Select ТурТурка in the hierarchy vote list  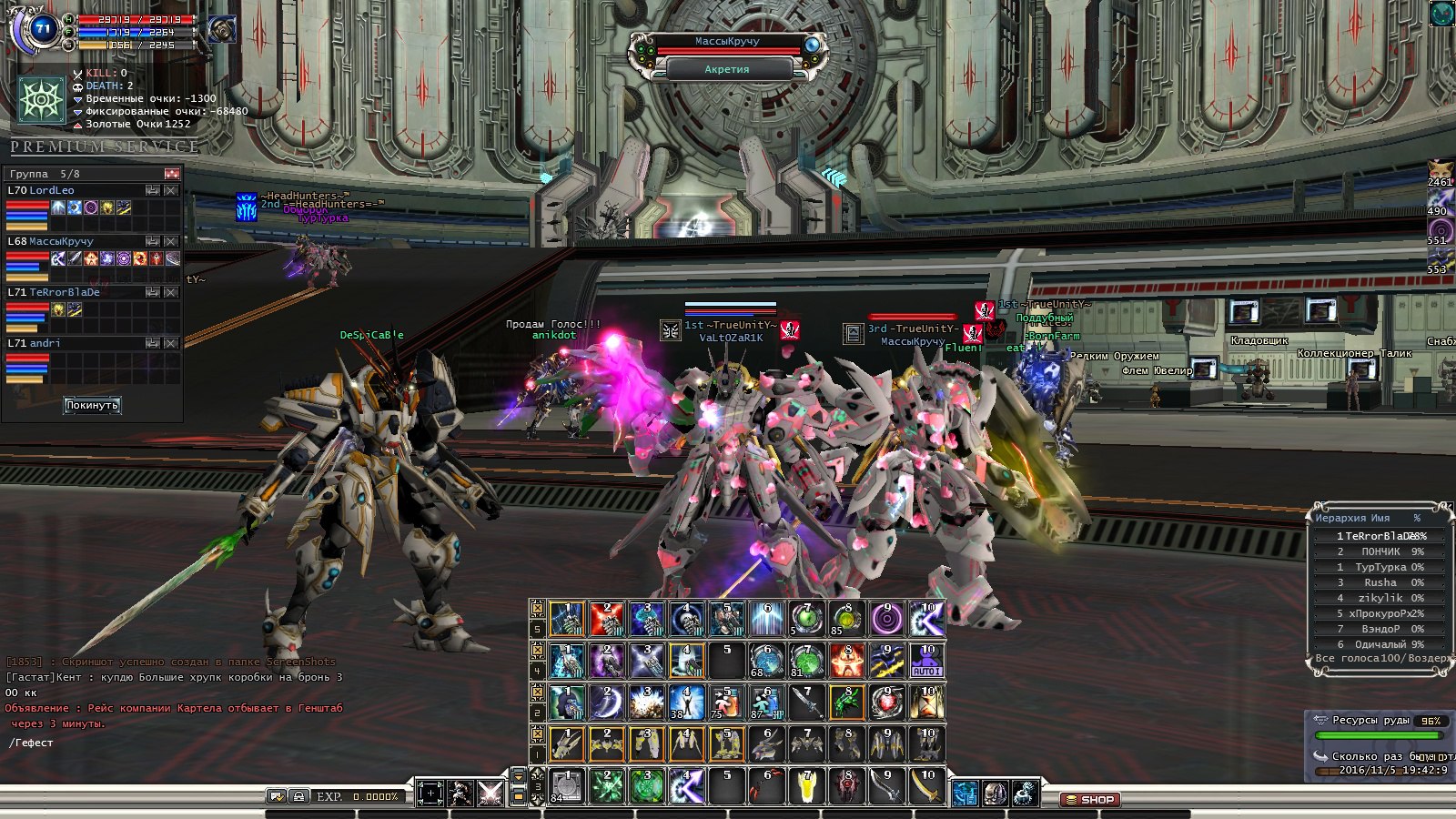[1380, 567]
